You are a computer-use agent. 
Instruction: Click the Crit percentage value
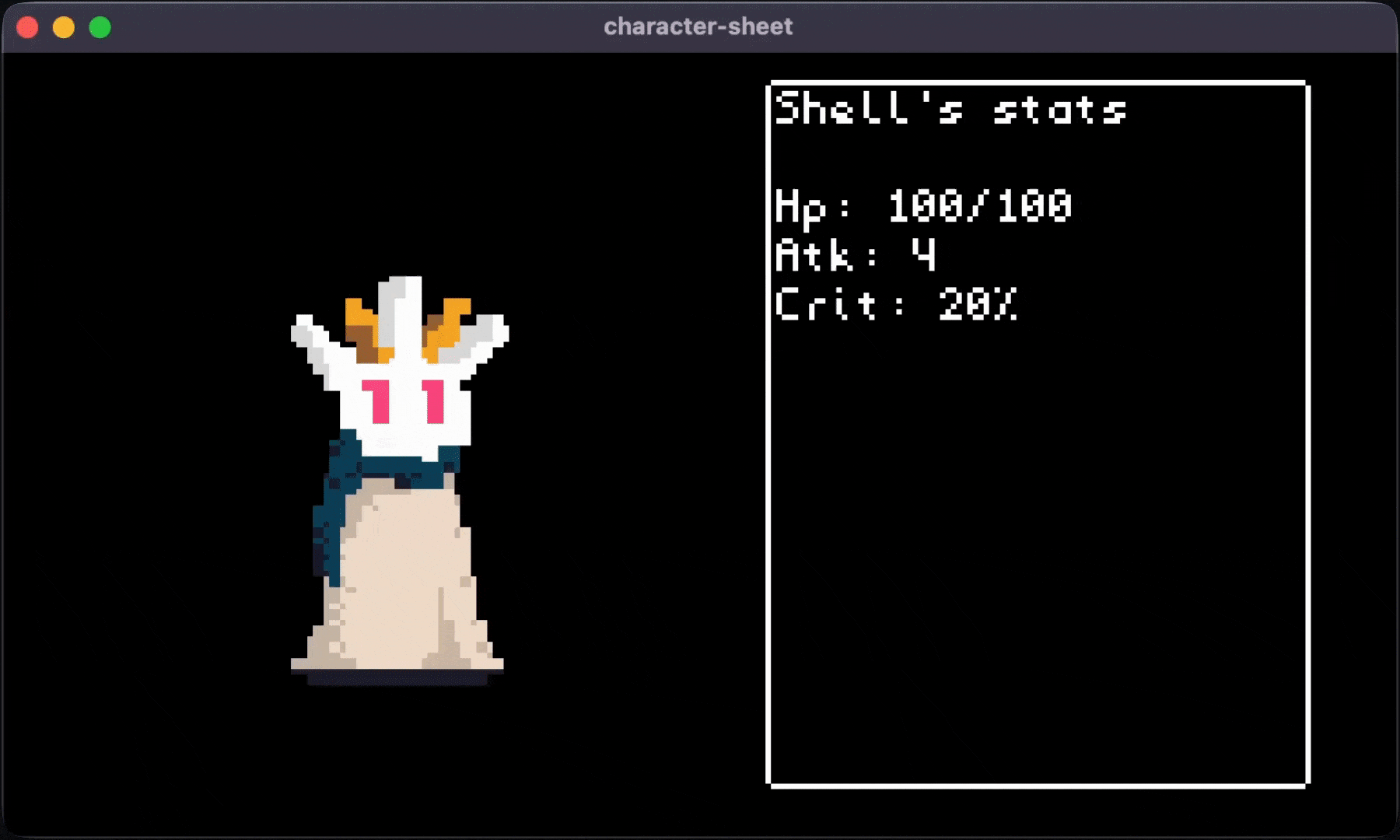(980, 306)
